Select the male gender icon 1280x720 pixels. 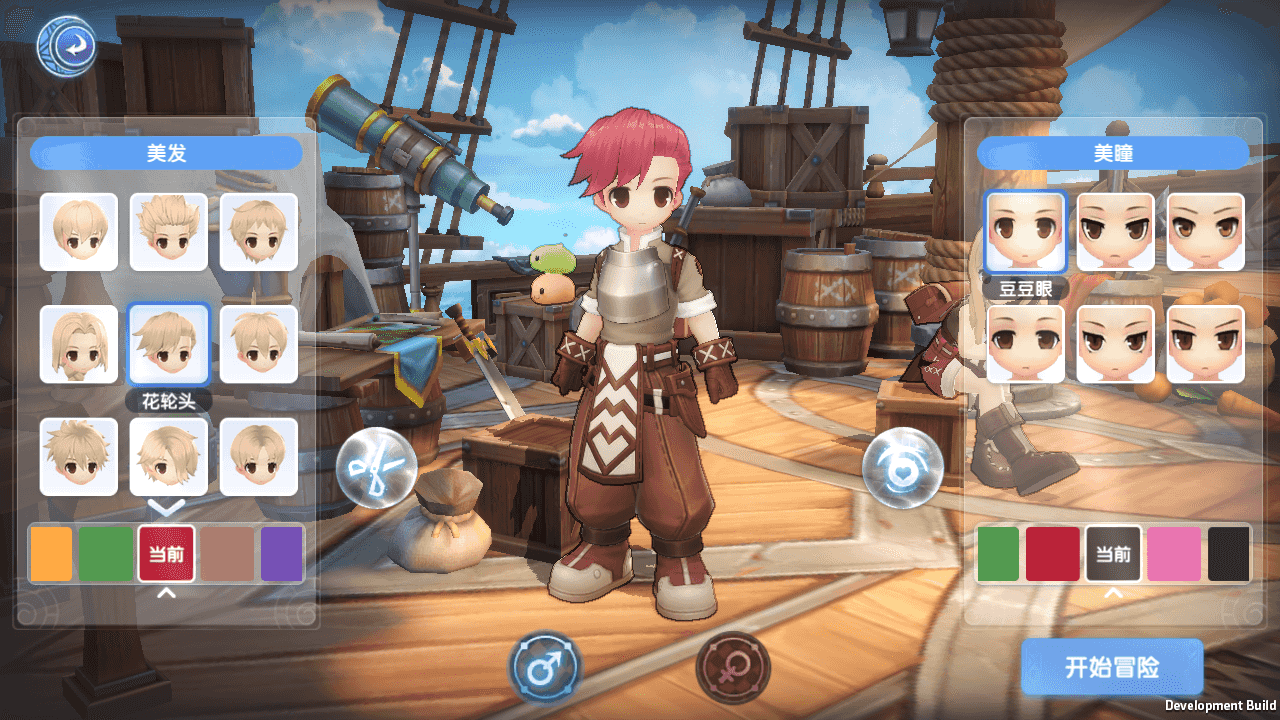545,667
